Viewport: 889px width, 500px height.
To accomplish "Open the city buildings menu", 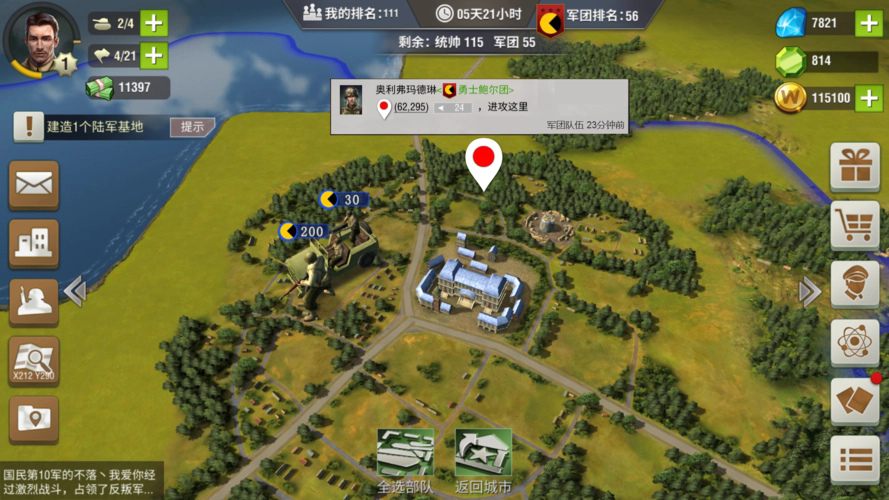I will point(34,243).
